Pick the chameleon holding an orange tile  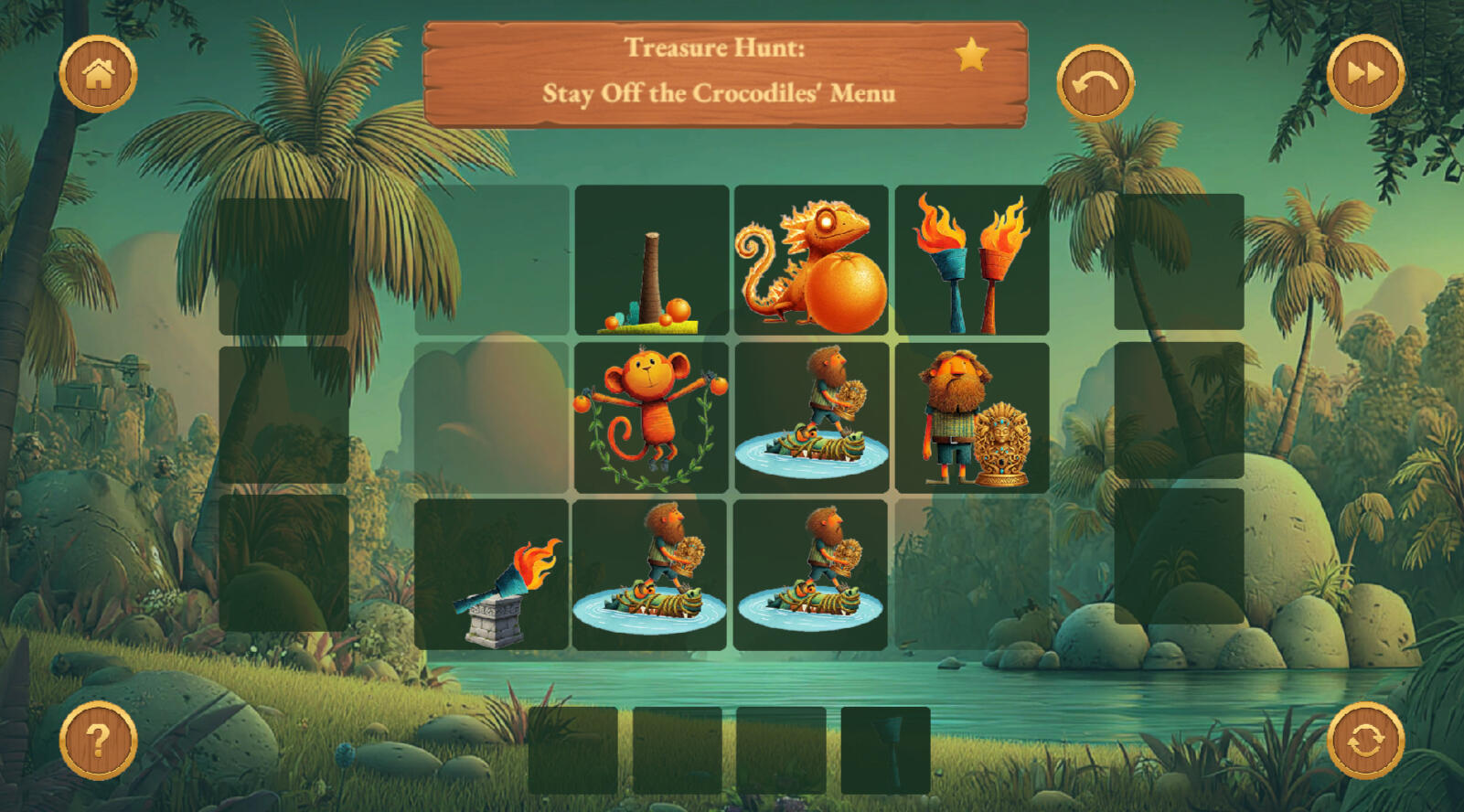[x=811, y=261]
